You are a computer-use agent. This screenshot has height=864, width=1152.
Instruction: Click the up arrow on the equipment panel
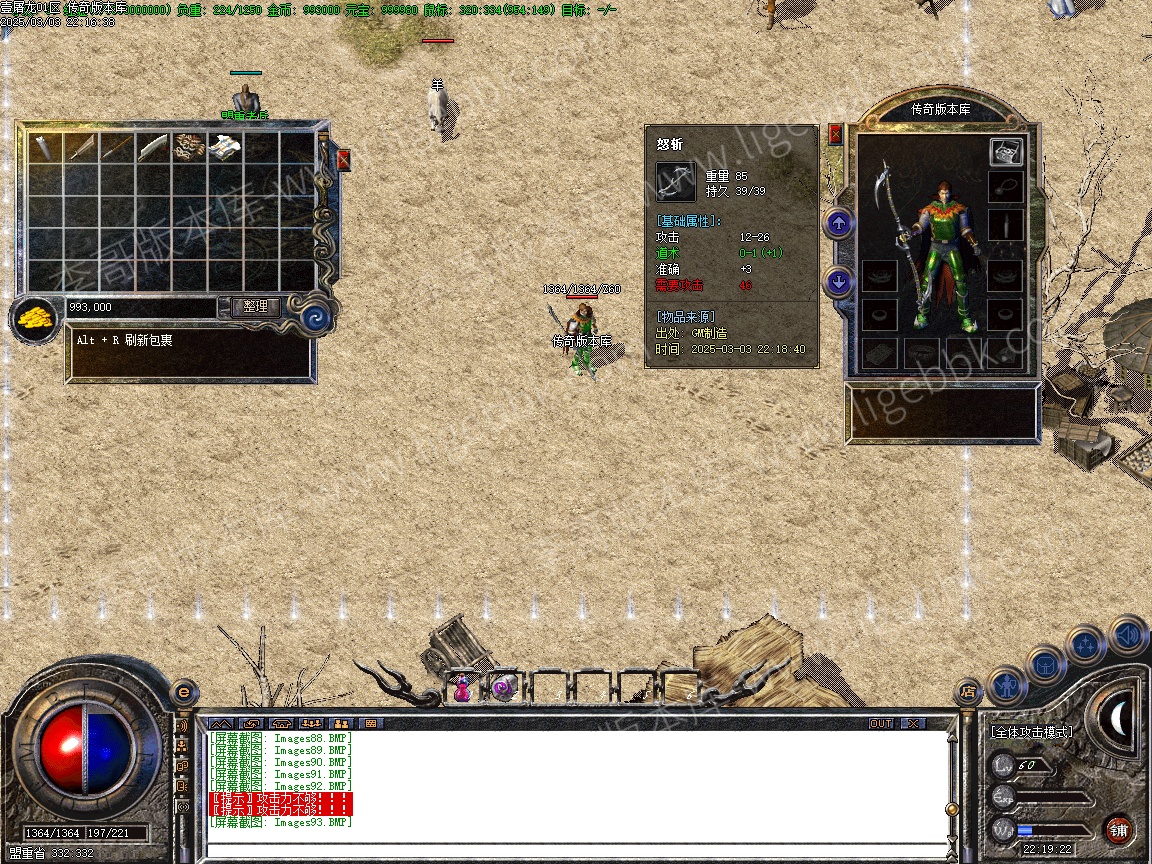click(839, 223)
